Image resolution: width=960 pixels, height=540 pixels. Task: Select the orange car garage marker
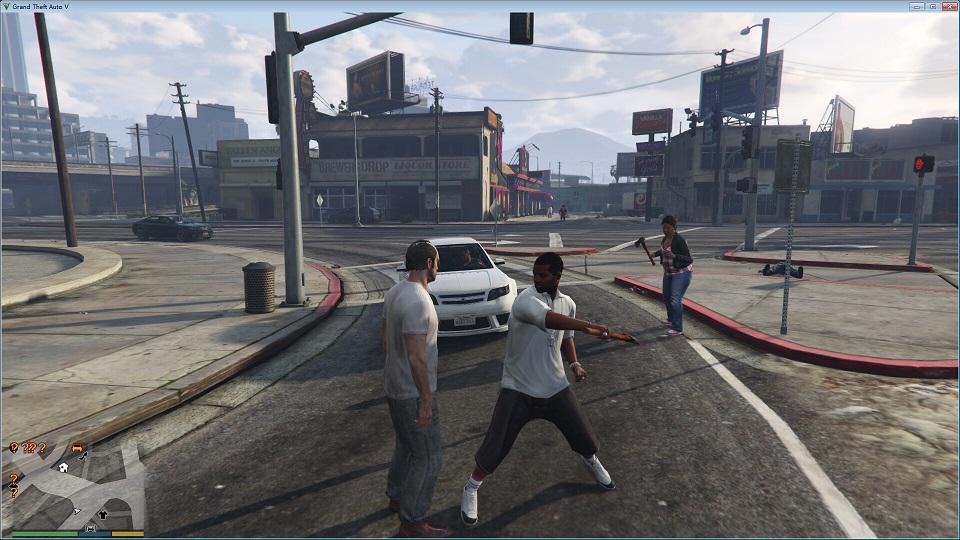click(78, 447)
